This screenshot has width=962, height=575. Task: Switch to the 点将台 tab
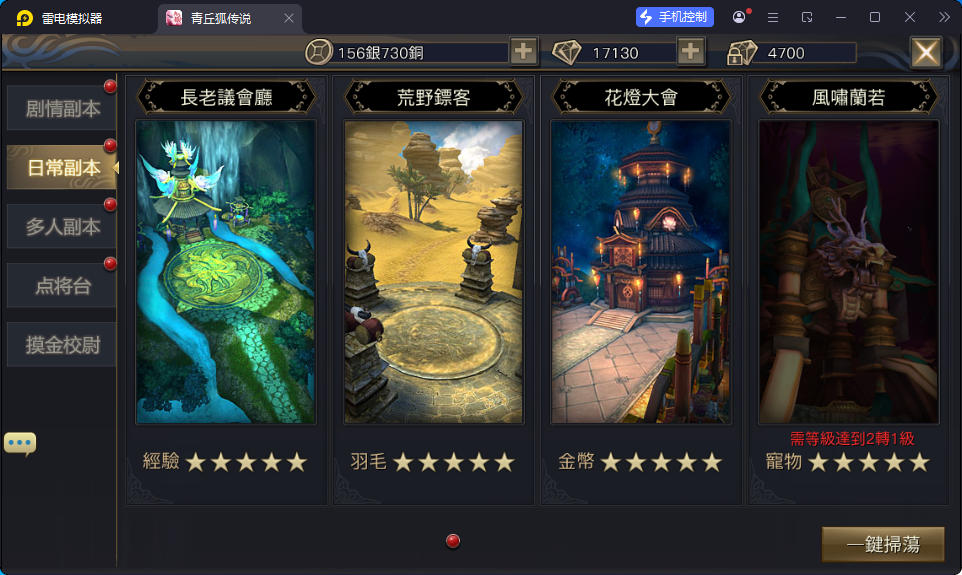pos(62,286)
